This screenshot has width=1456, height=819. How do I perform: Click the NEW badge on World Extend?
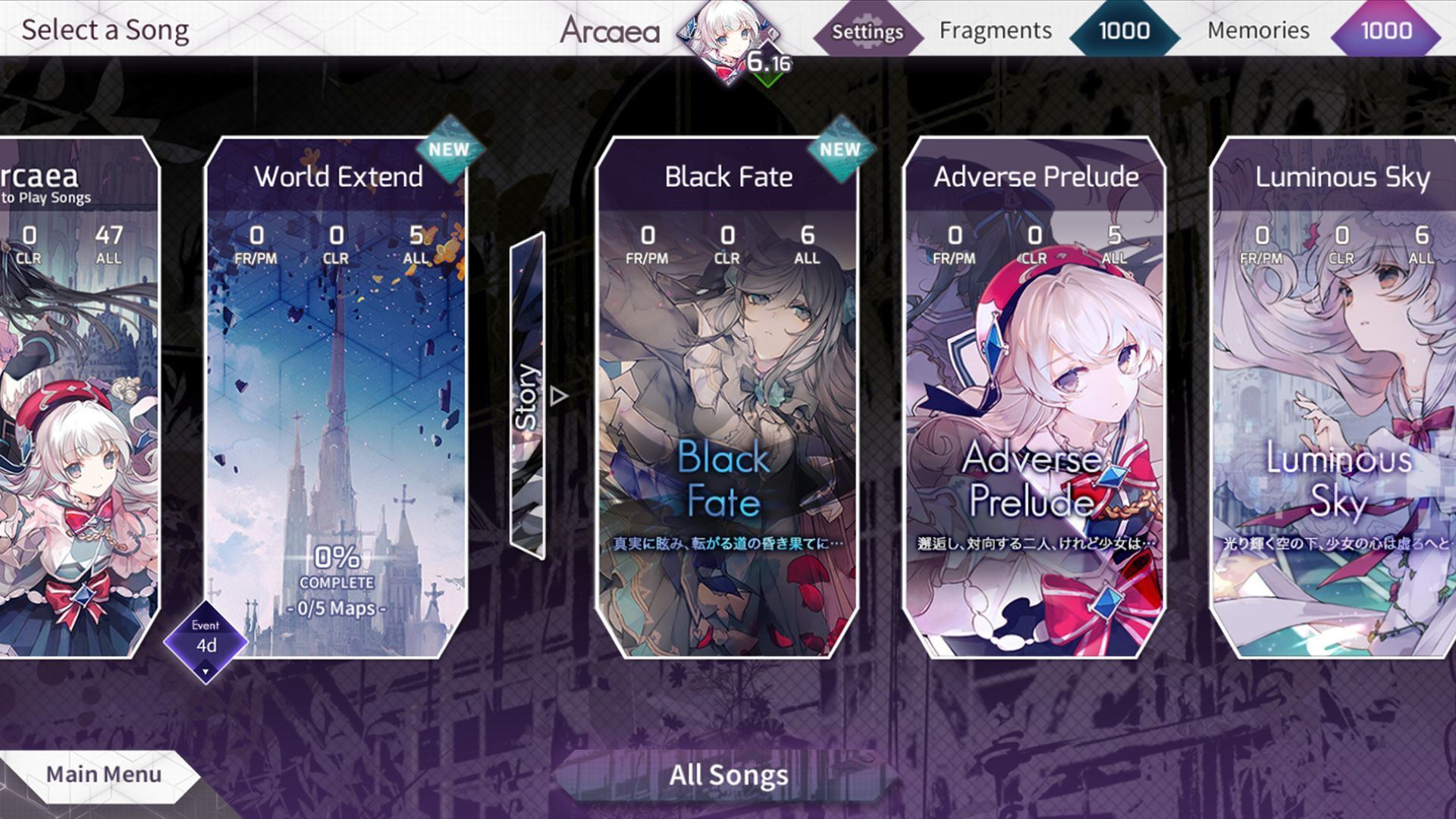[x=452, y=149]
